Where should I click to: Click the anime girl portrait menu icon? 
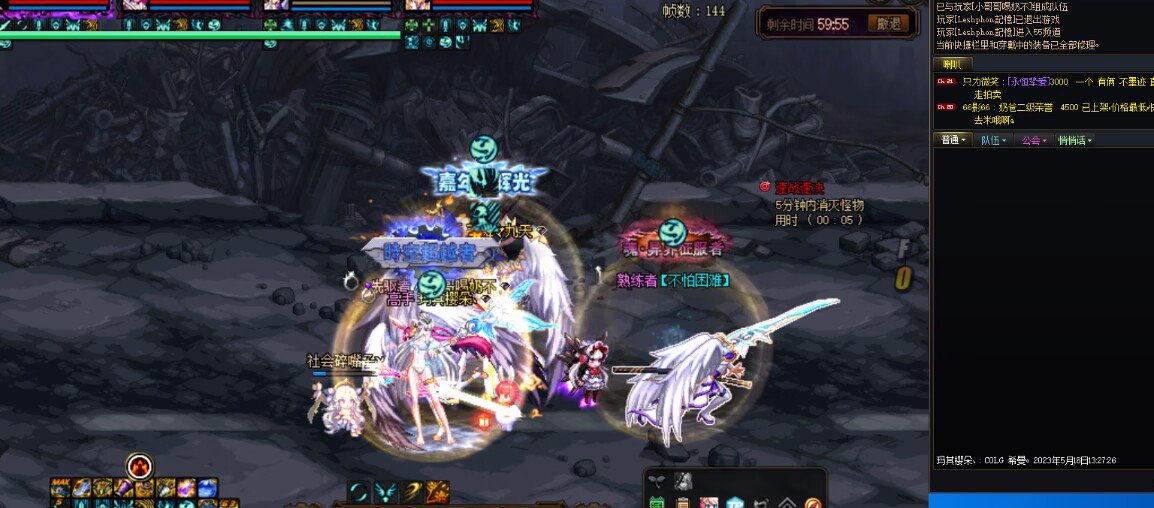pos(709,502)
